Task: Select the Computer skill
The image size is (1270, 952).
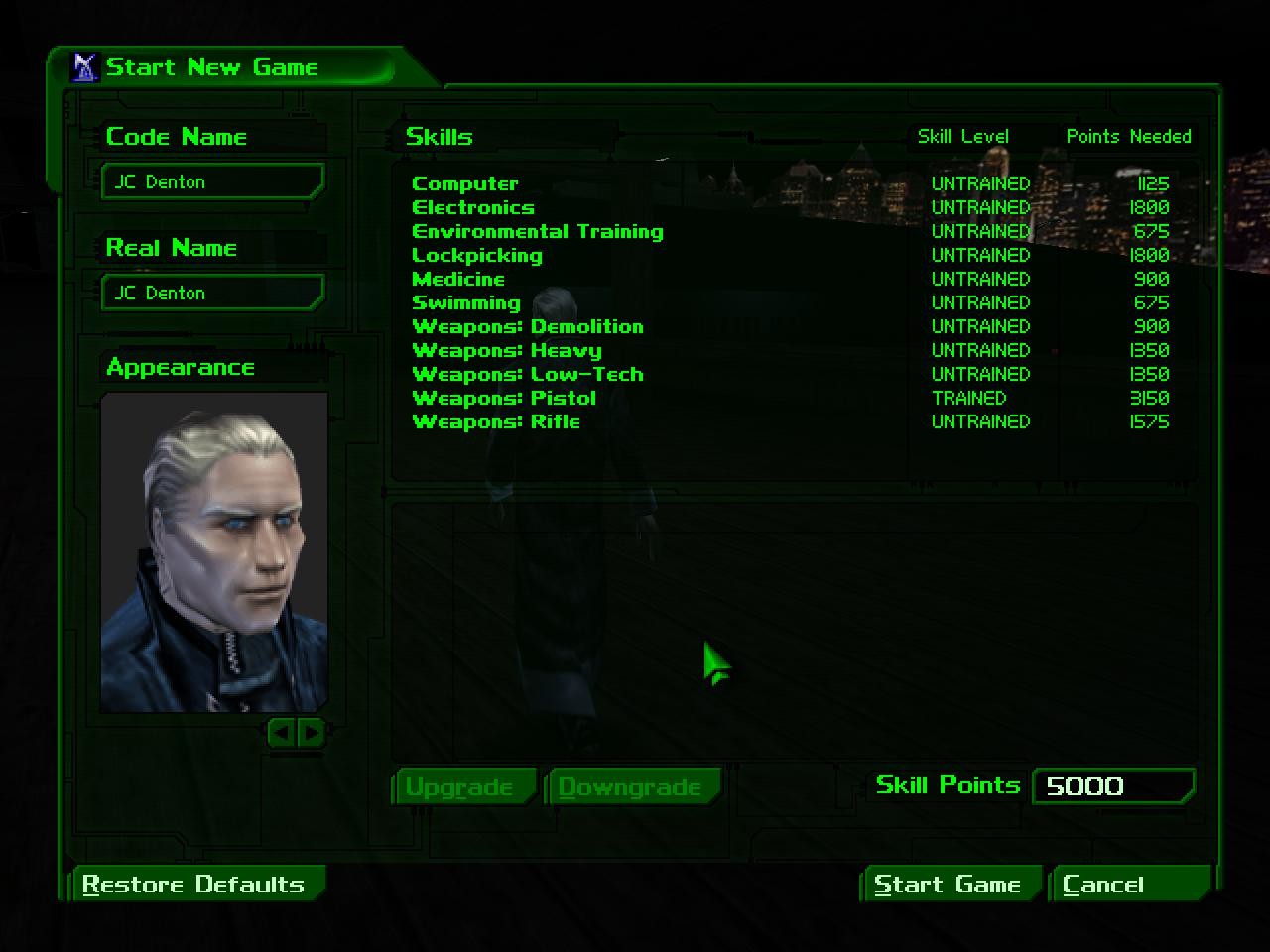Action: tap(464, 183)
